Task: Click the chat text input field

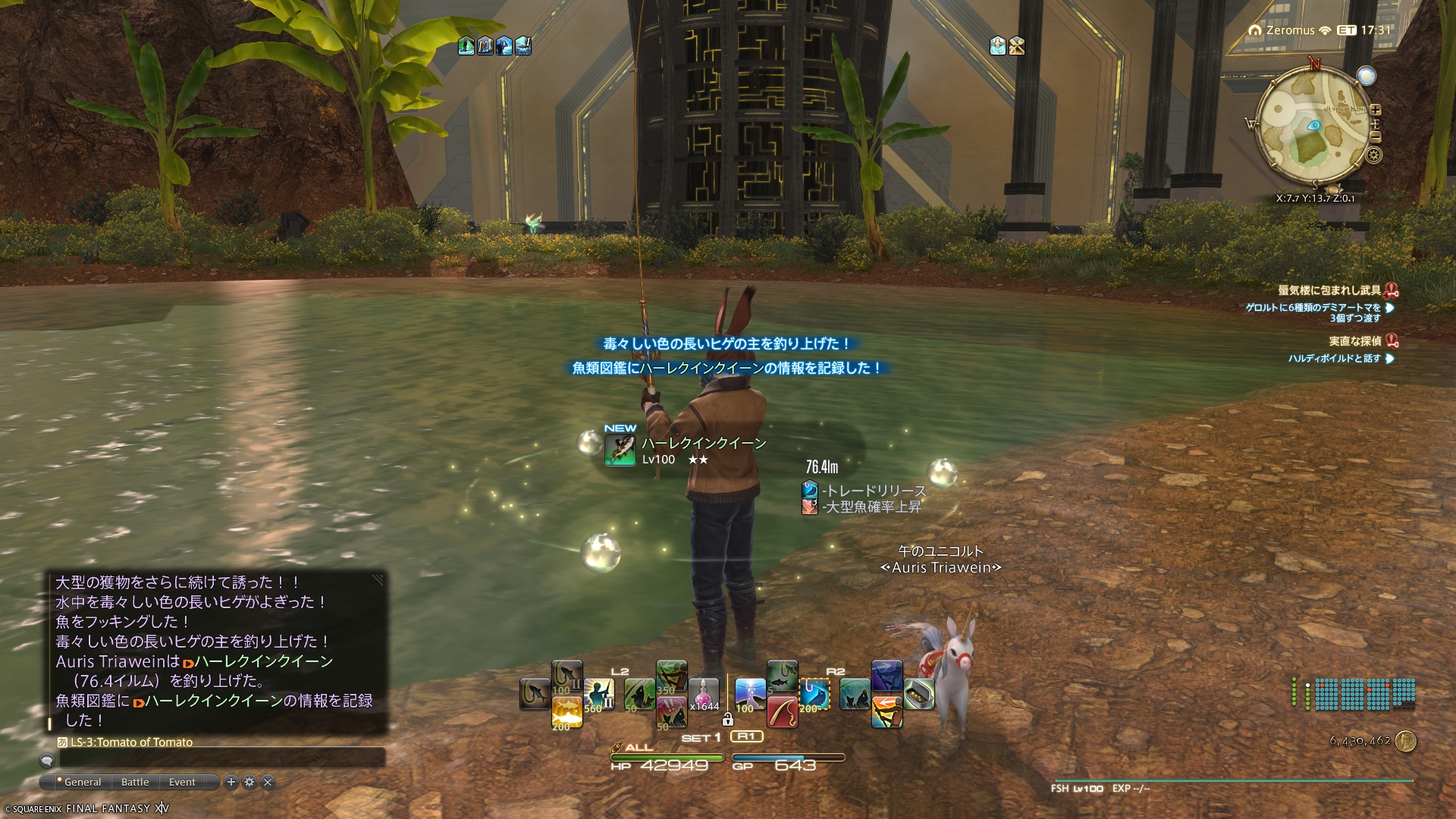Action: click(x=220, y=758)
